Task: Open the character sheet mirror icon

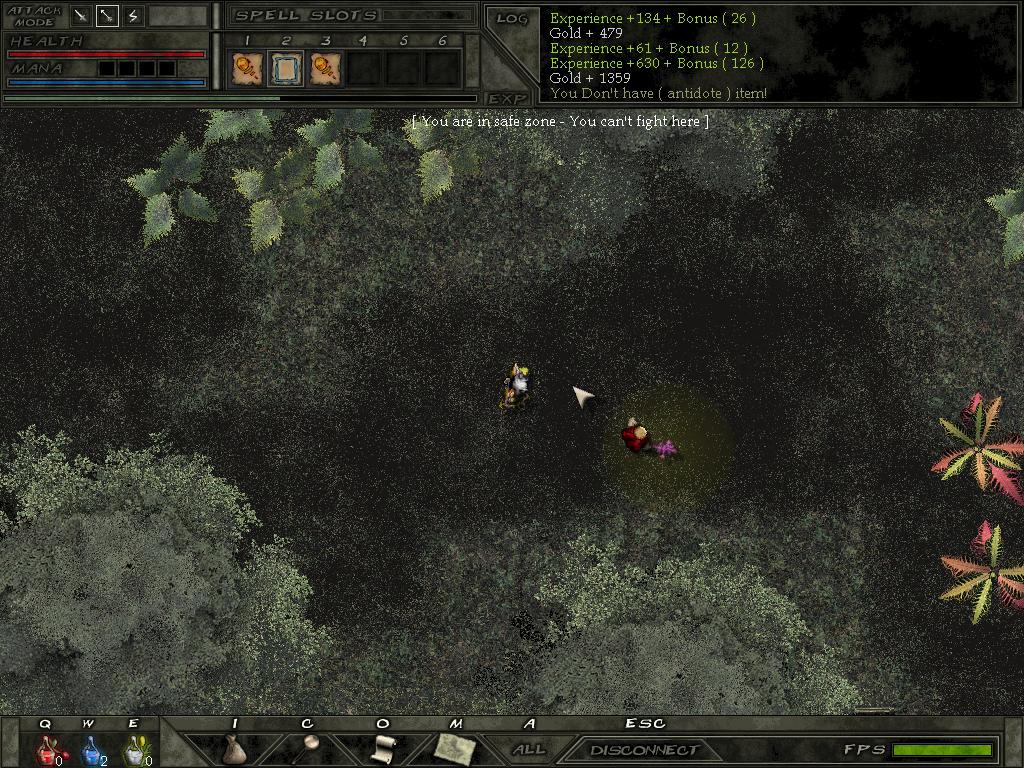Action: pos(310,748)
